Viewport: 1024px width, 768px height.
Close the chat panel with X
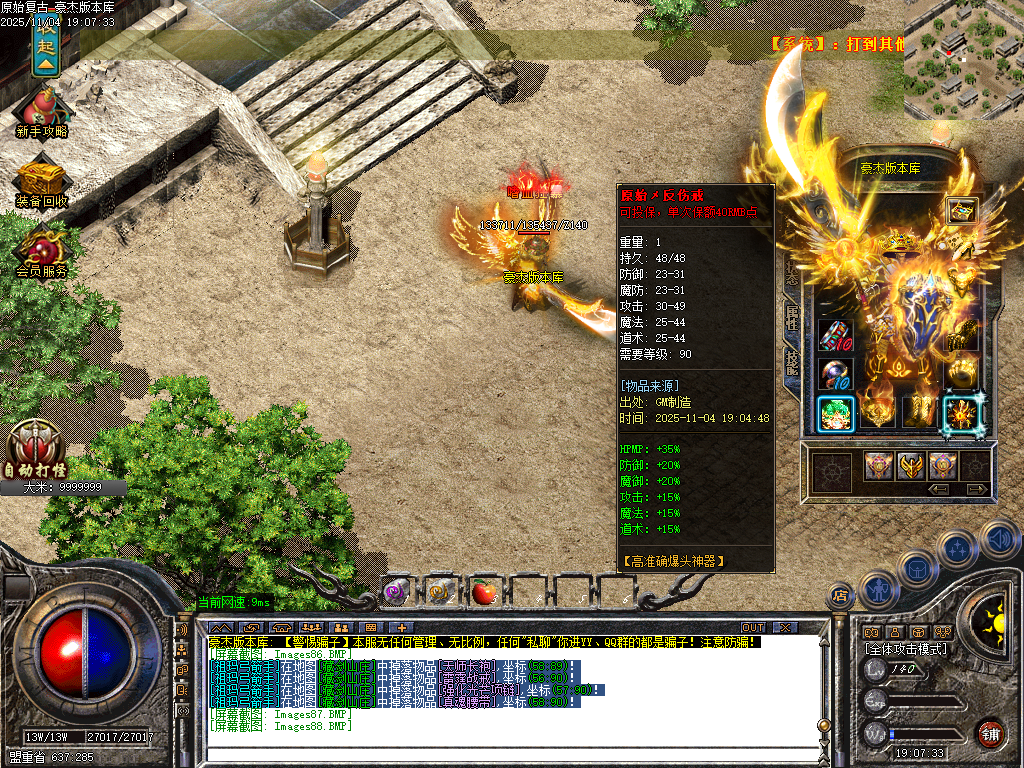786,627
